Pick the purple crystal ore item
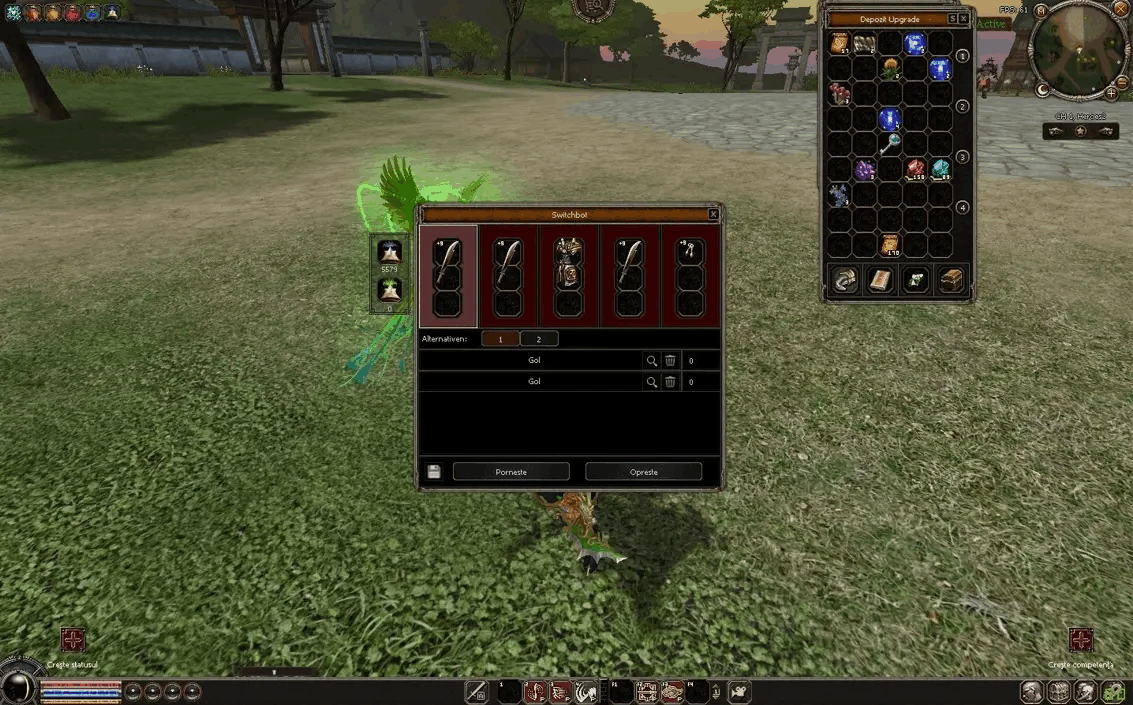 pos(865,170)
